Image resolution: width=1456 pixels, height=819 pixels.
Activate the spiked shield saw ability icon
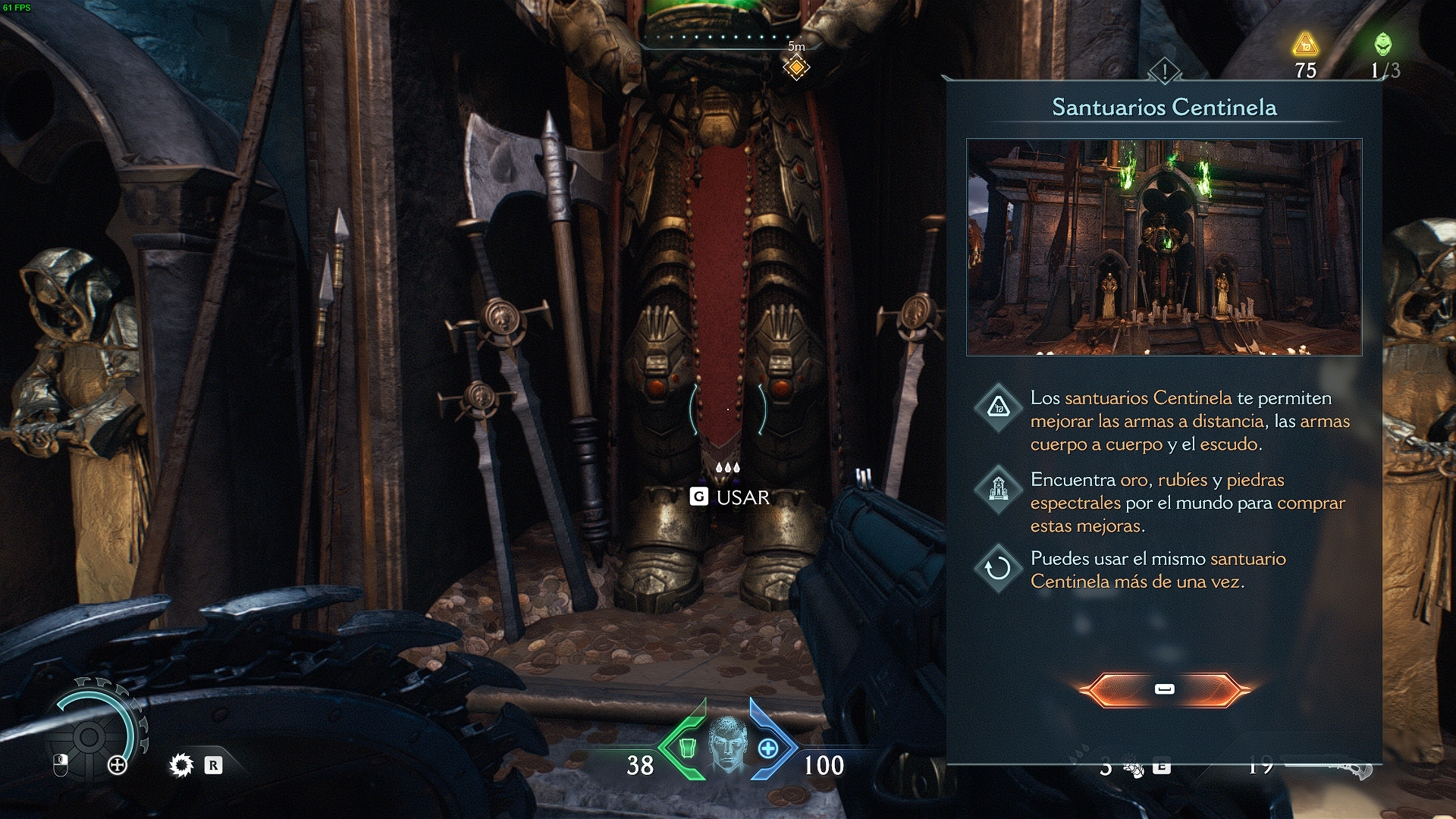tap(181, 765)
